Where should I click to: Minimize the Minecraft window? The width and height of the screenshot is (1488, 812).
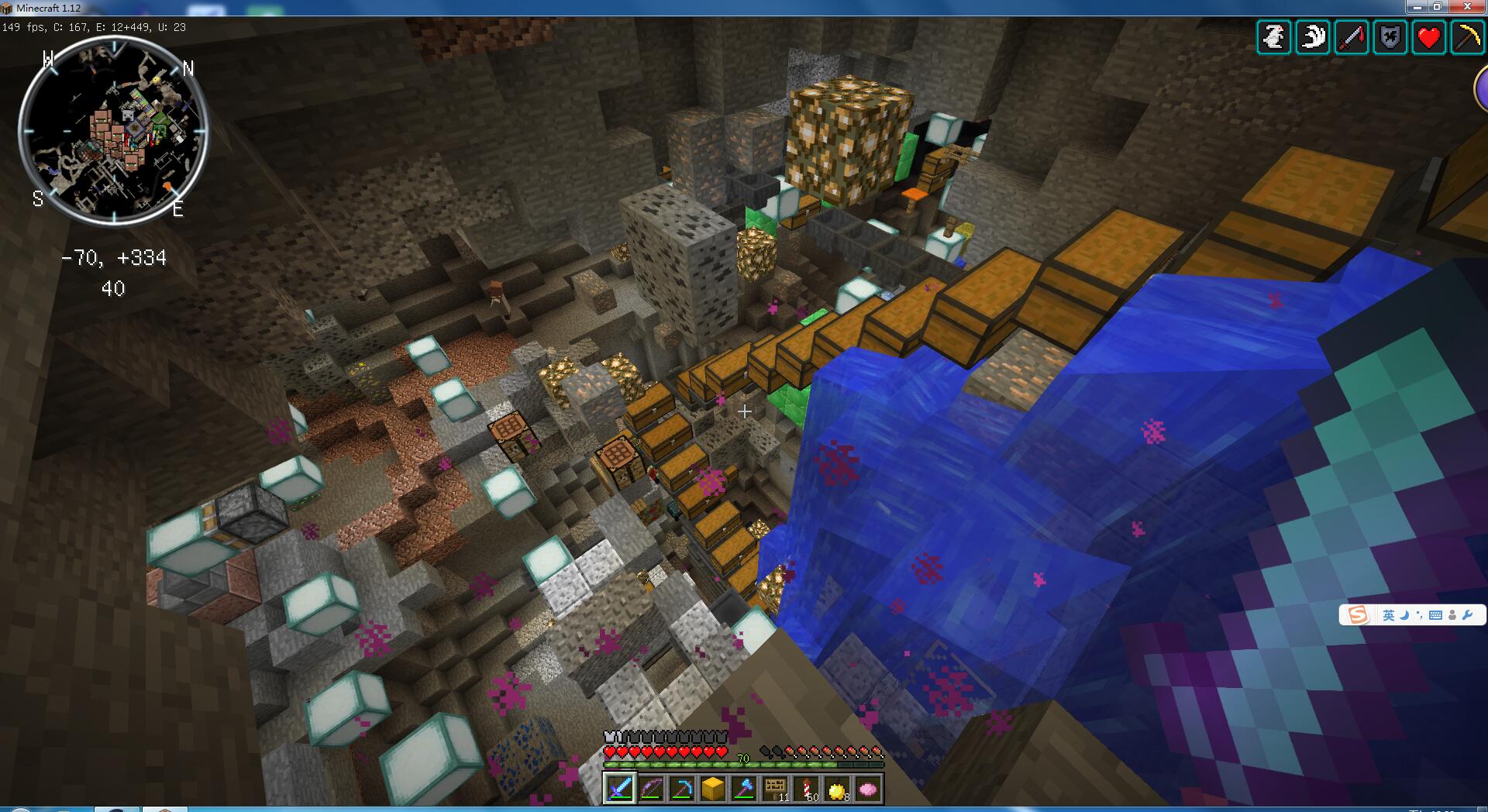click(1417, 7)
